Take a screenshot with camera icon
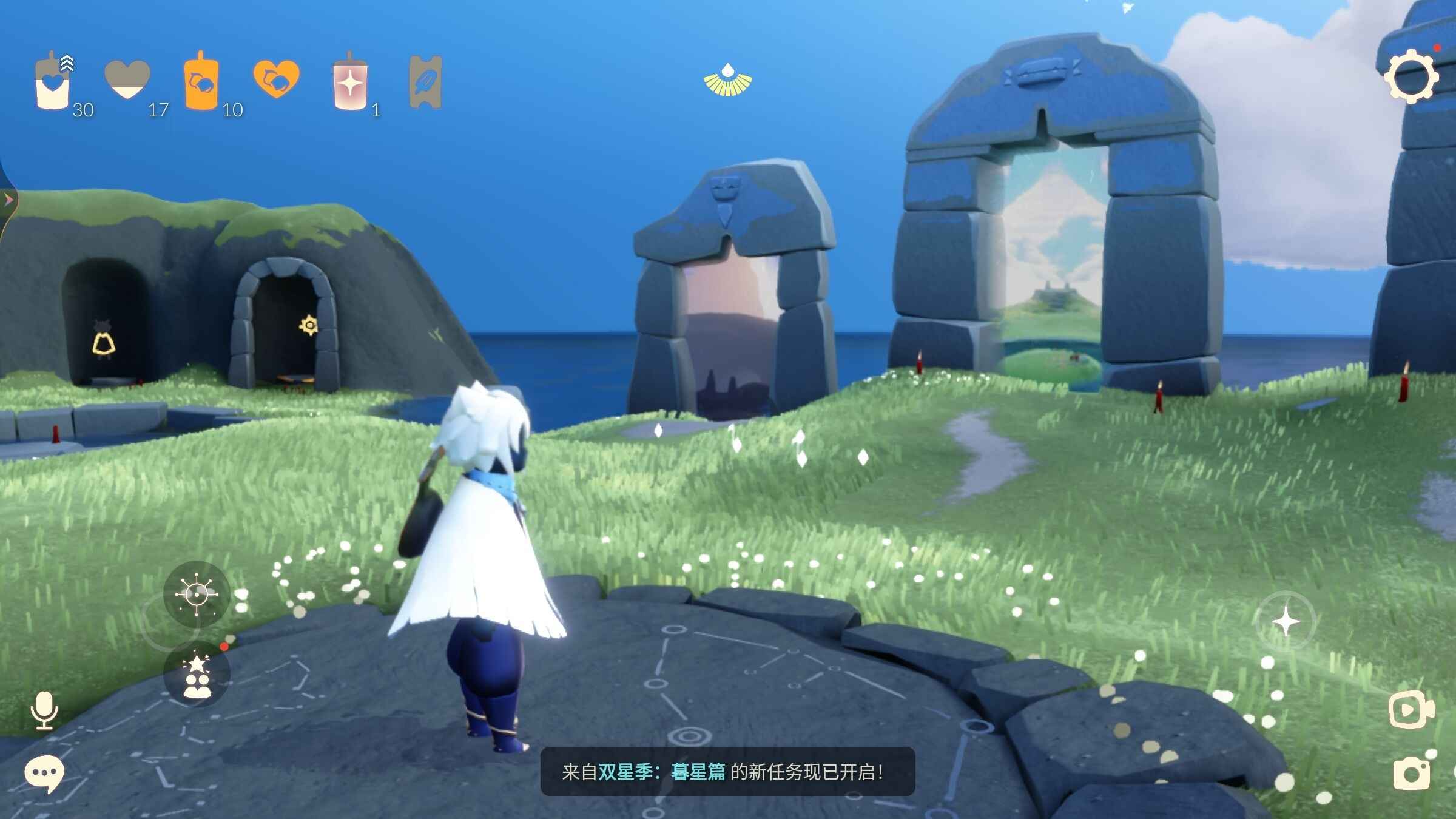Image resolution: width=1456 pixels, height=819 pixels. [x=1411, y=773]
